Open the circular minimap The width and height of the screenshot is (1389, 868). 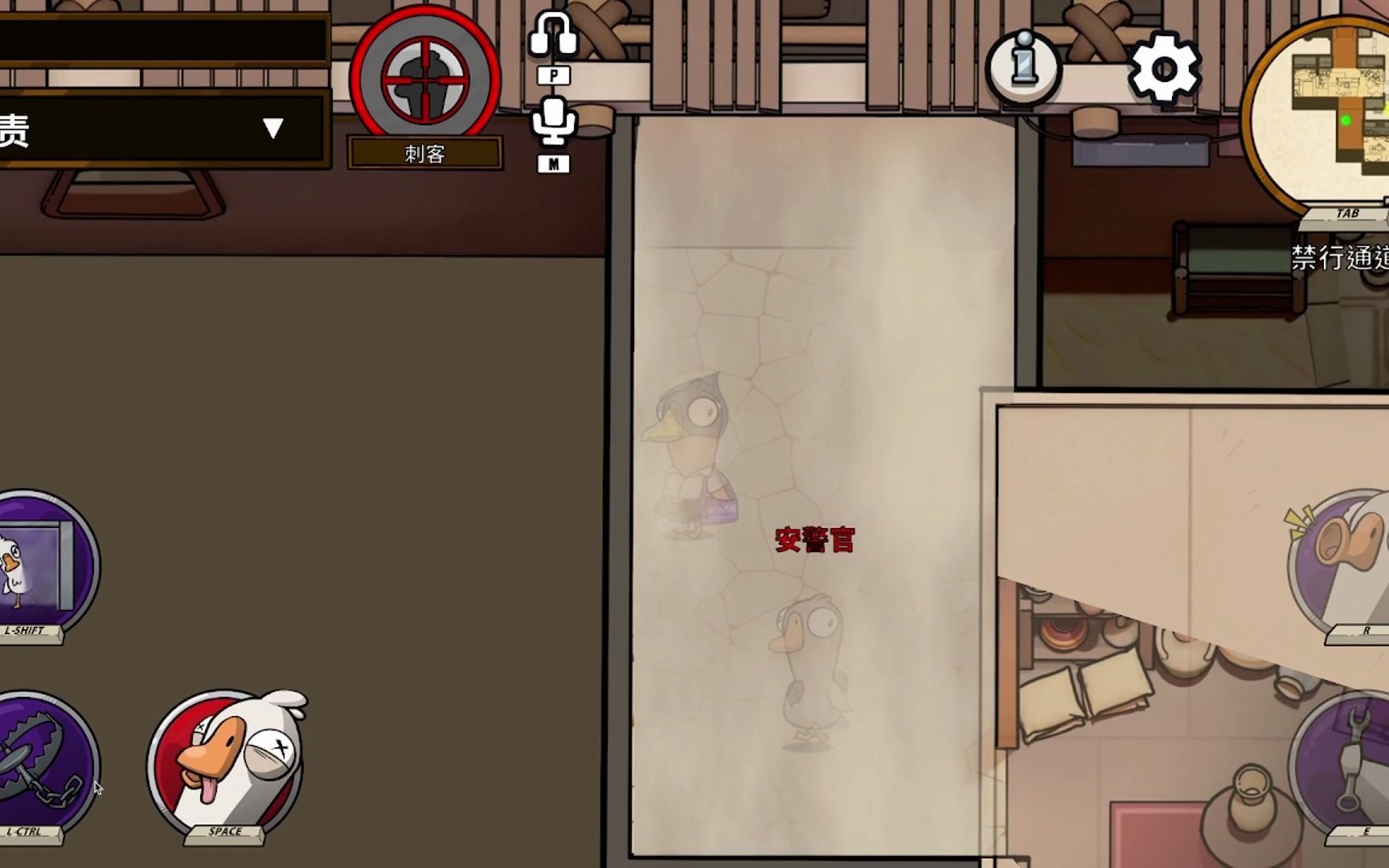click(x=1326, y=113)
